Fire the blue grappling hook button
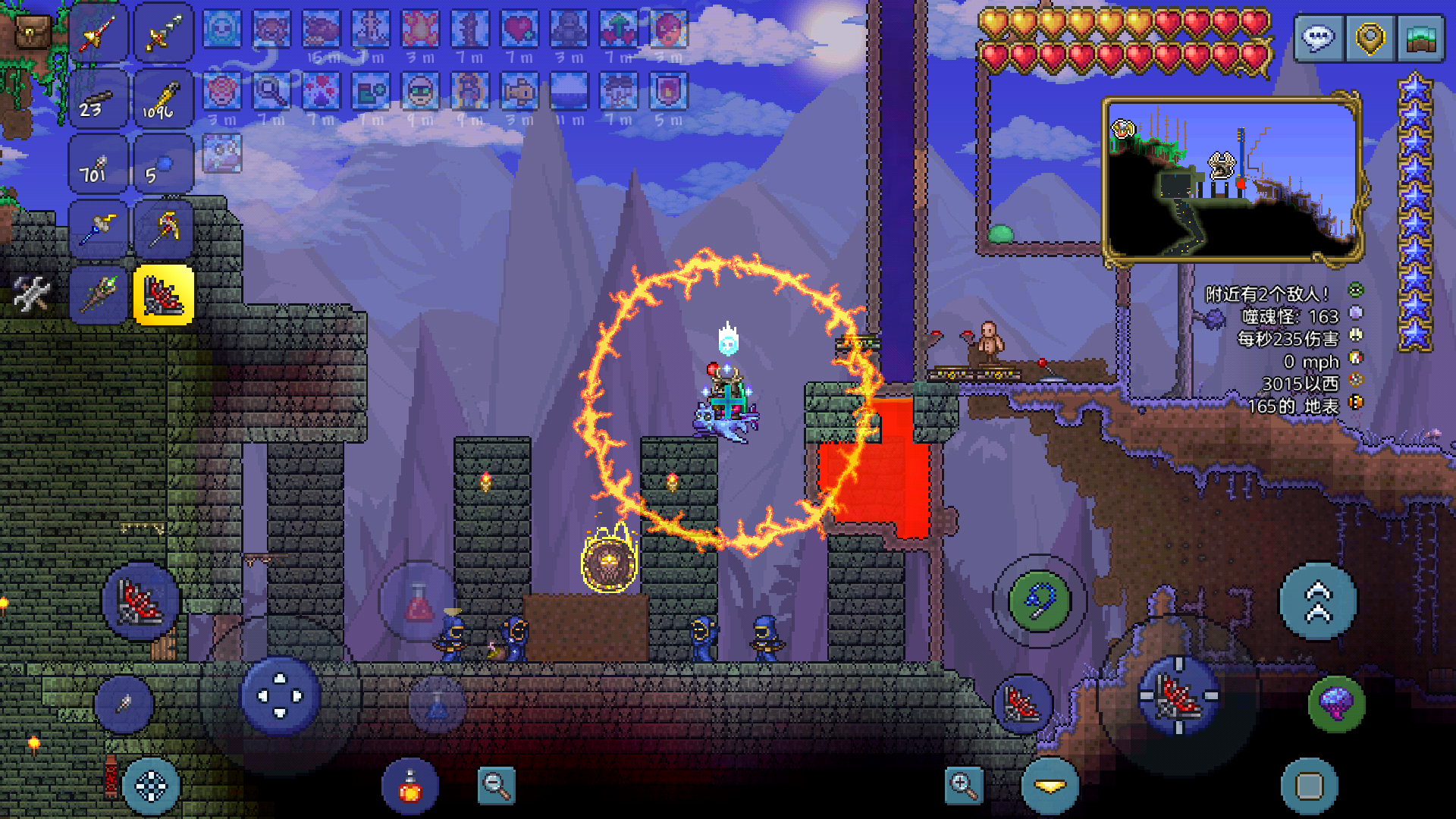 coord(1039,601)
